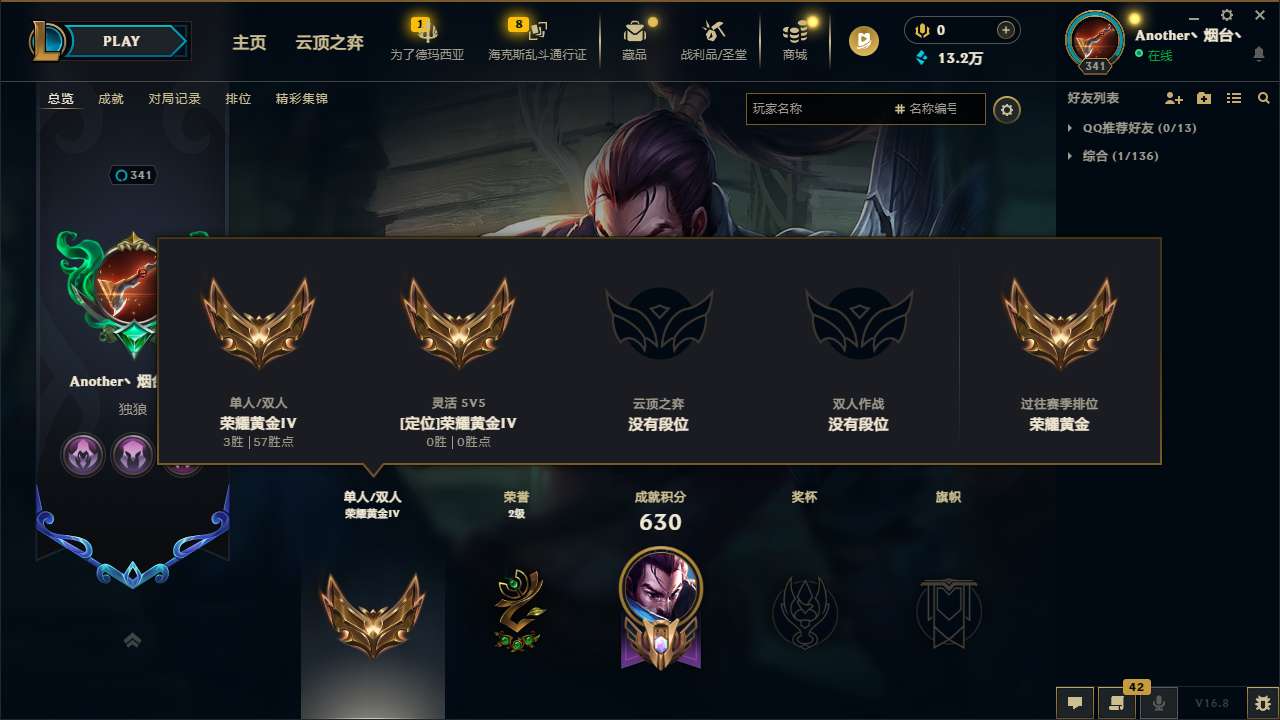Open the chat messages icon showing 42
The height and width of the screenshot is (720, 1280).
(x=1117, y=703)
